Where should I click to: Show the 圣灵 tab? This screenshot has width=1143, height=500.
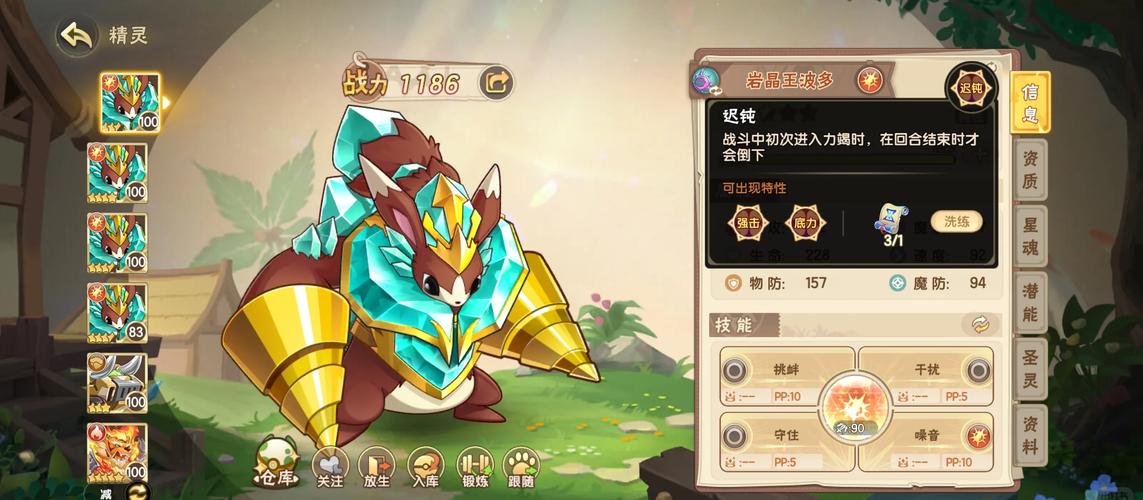coord(1030,368)
